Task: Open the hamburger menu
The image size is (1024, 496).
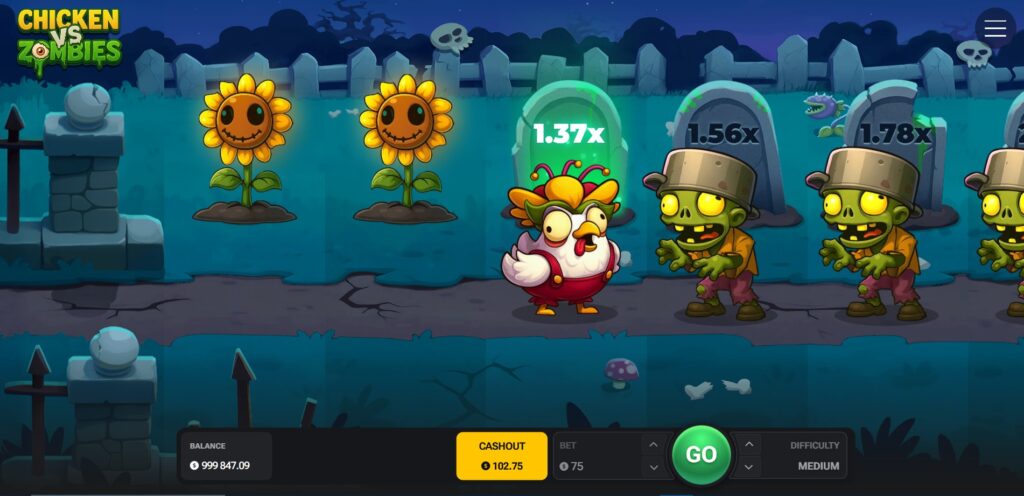Action: tap(995, 29)
